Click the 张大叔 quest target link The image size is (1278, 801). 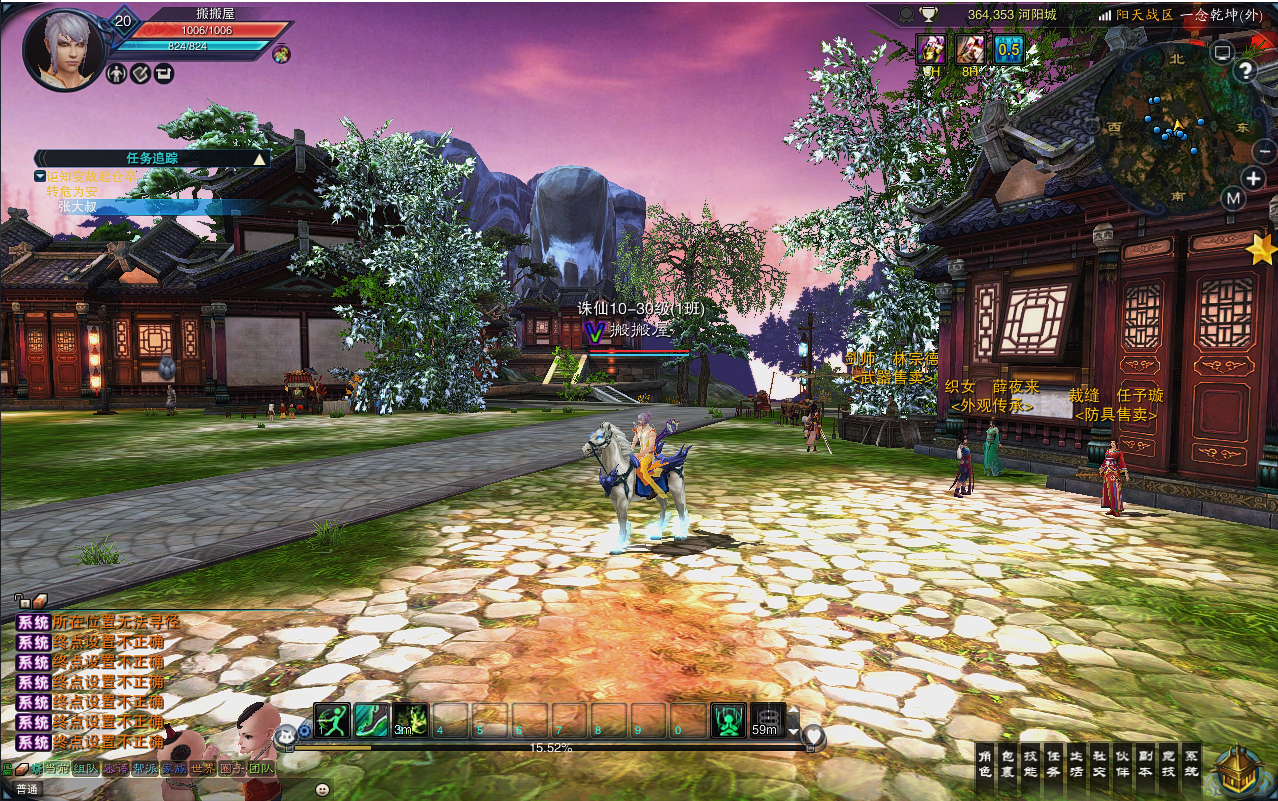coord(77,206)
